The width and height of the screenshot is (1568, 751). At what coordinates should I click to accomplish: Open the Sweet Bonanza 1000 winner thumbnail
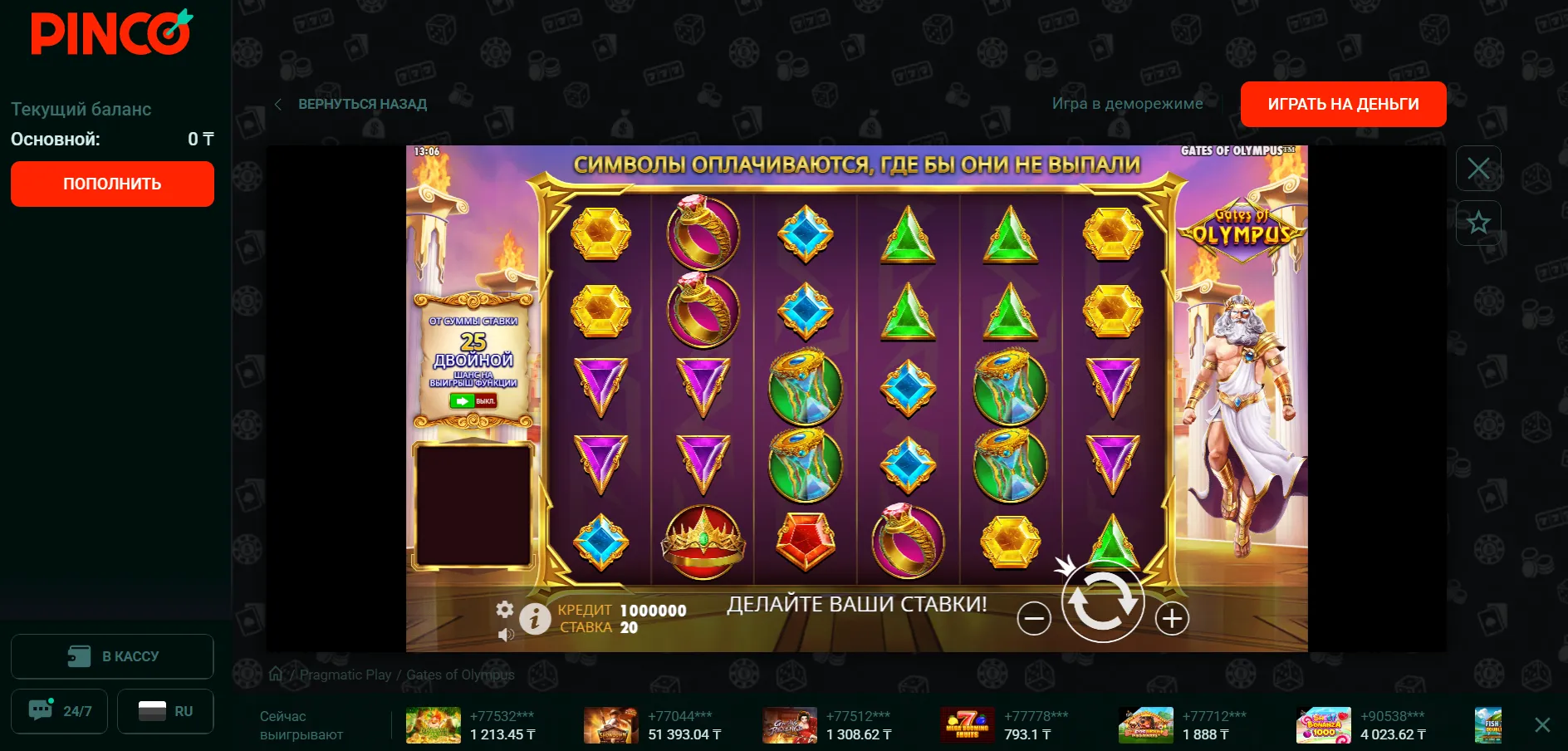point(1323,725)
